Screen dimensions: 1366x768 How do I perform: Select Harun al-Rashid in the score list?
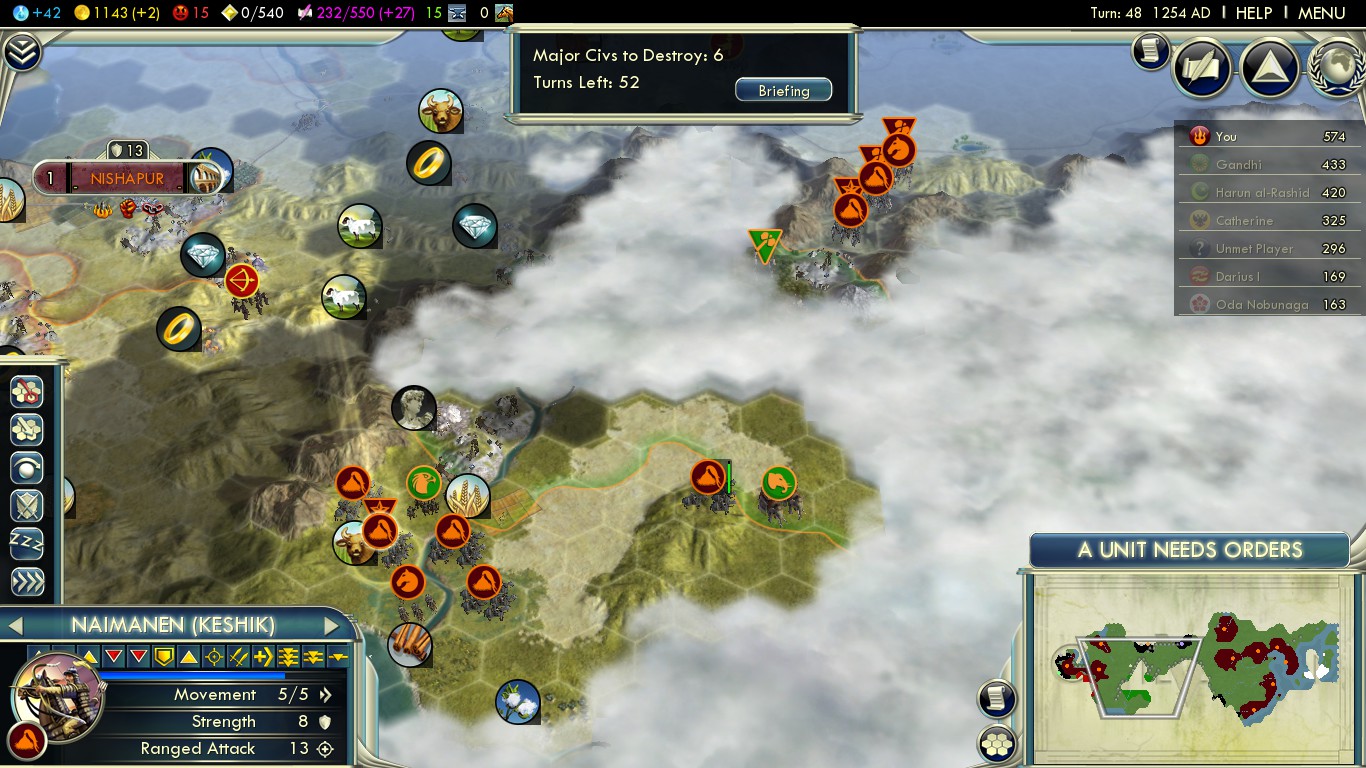[1261, 193]
